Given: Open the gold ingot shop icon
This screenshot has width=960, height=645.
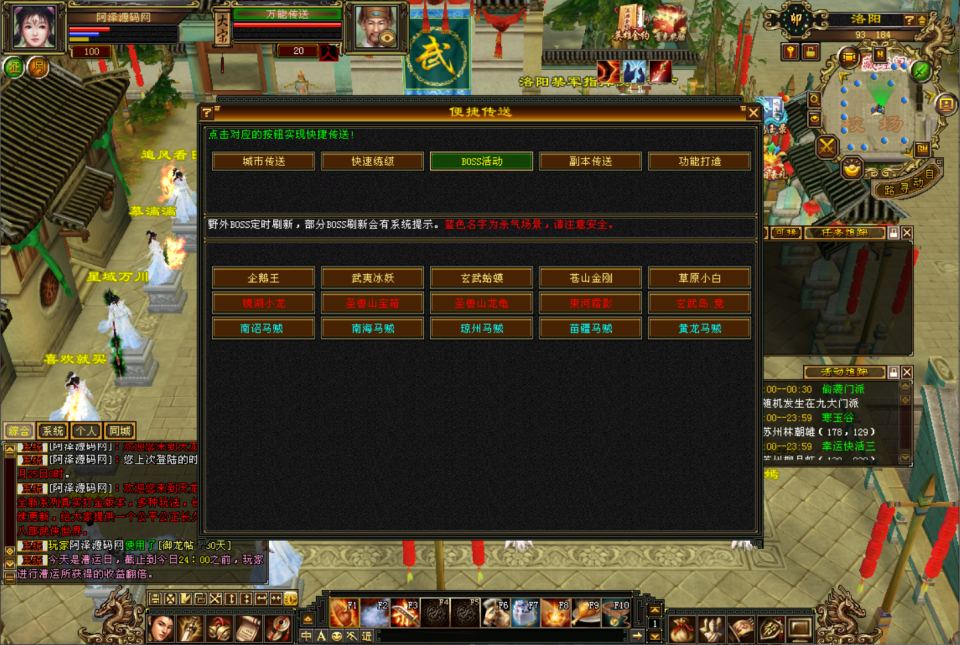Looking at the screenshot, I should click(851, 168).
